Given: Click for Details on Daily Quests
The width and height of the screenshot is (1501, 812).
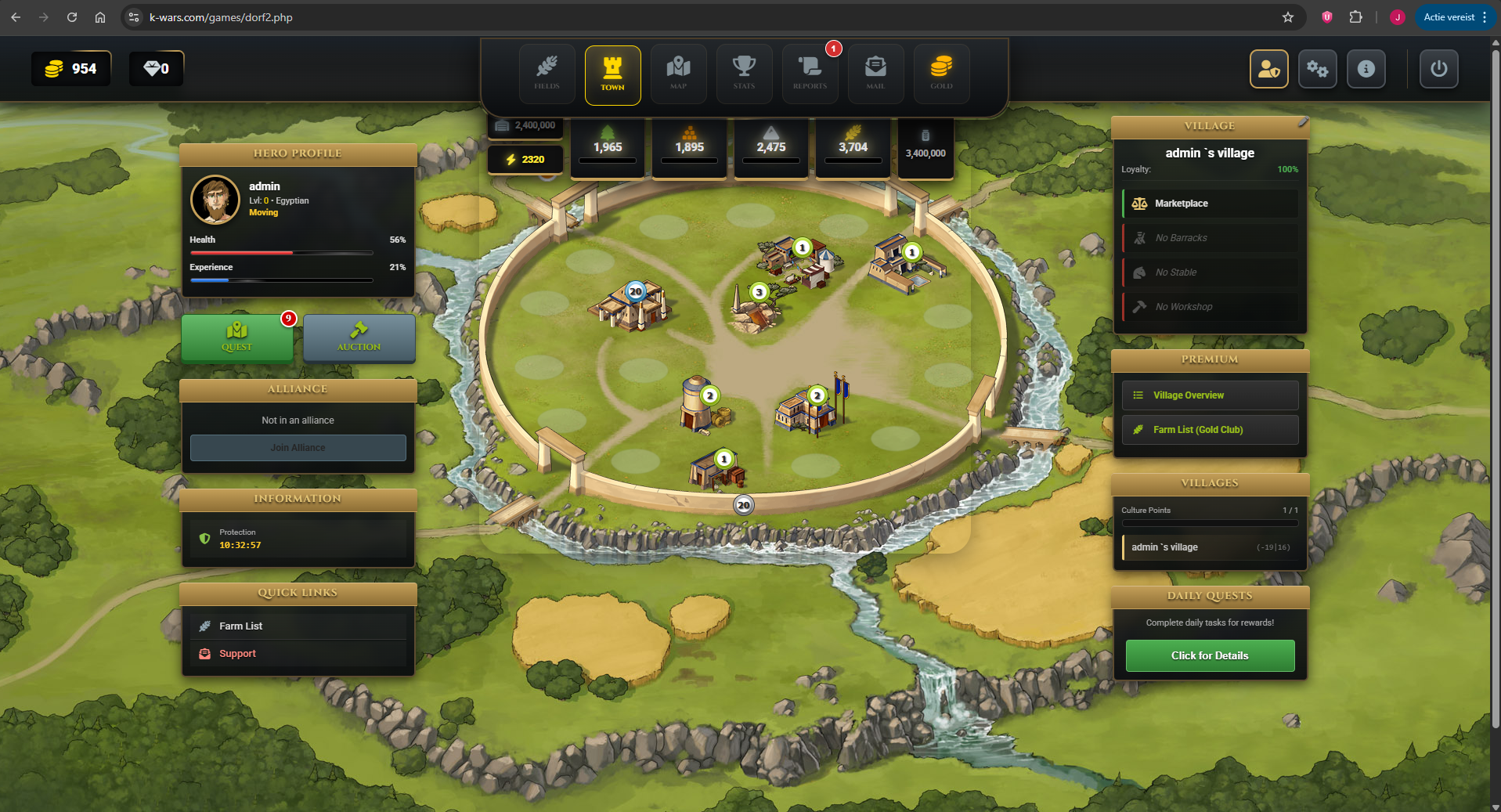Looking at the screenshot, I should click(1210, 656).
